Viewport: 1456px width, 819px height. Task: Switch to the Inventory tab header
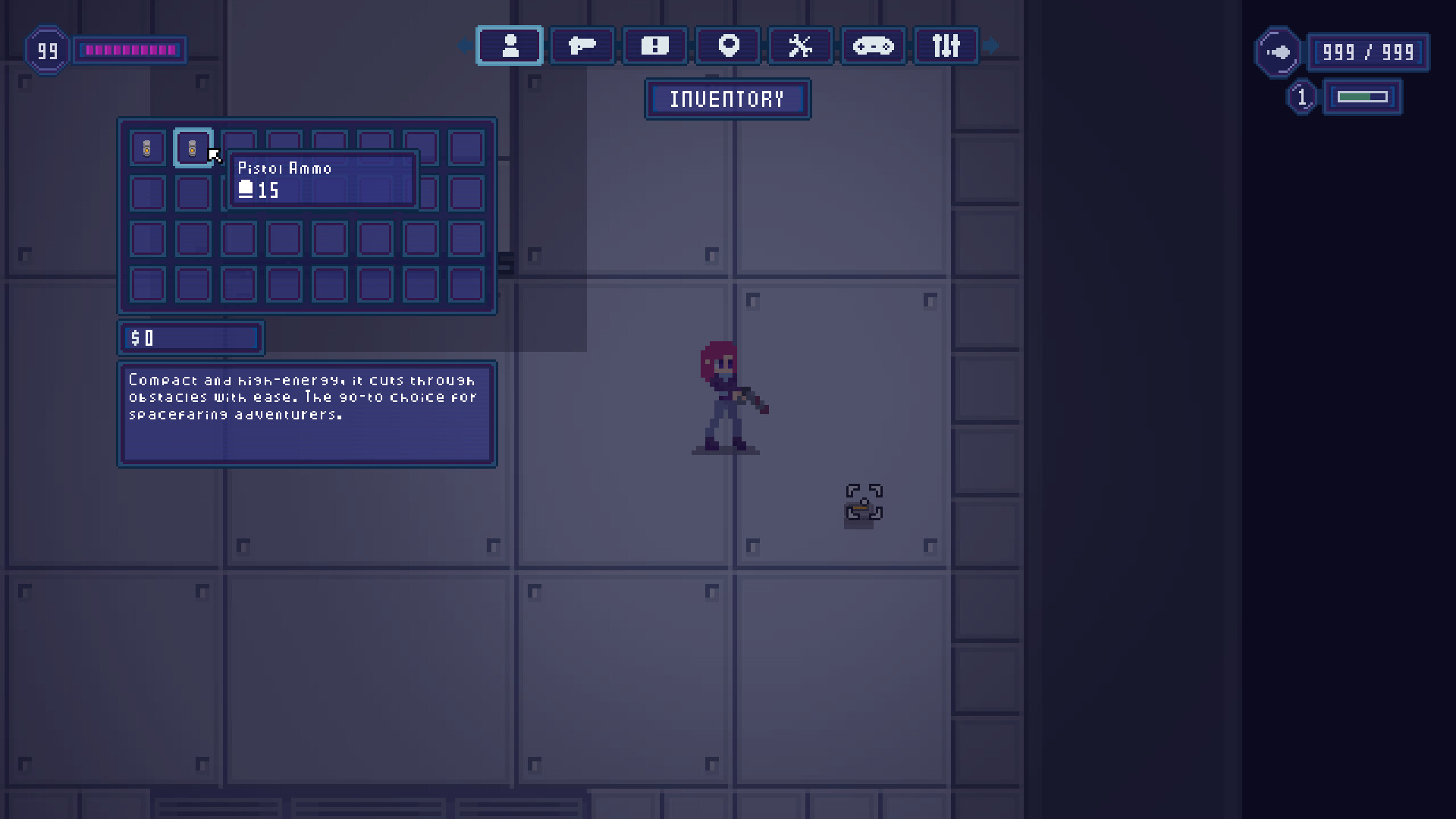click(726, 99)
